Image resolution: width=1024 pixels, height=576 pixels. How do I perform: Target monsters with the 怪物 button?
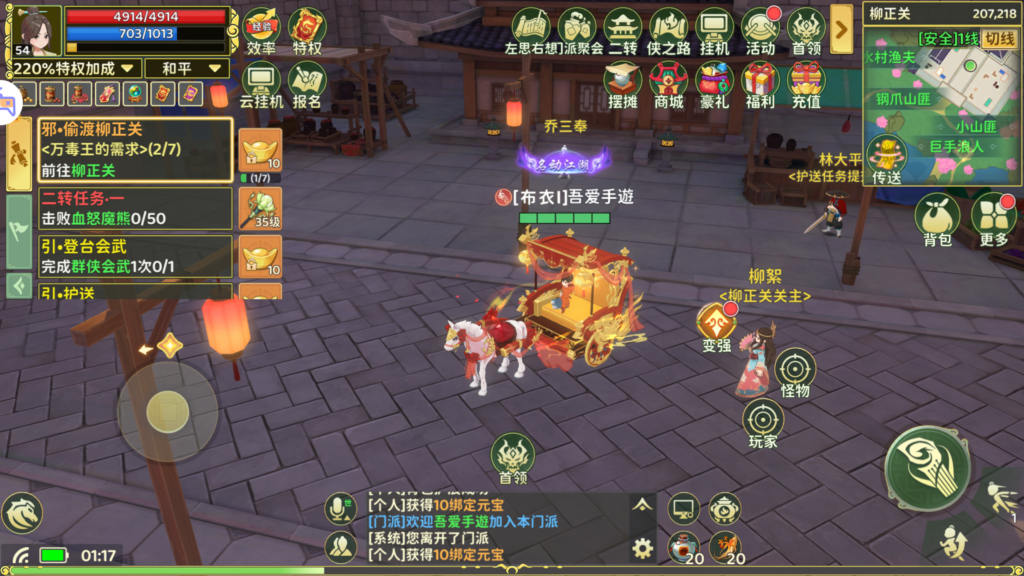[x=795, y=372]
